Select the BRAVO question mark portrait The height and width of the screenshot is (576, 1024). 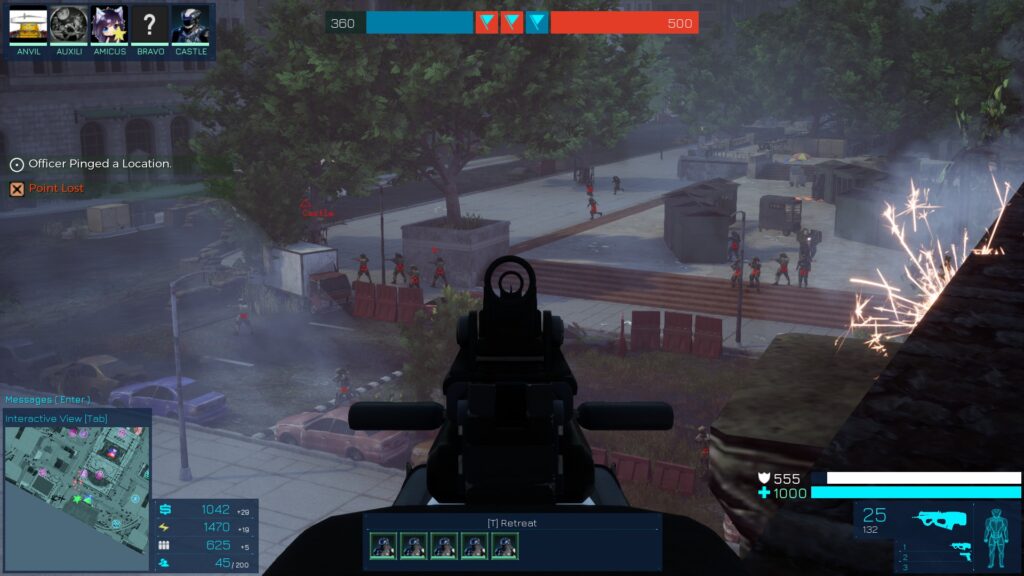click(x=150, y=25)
